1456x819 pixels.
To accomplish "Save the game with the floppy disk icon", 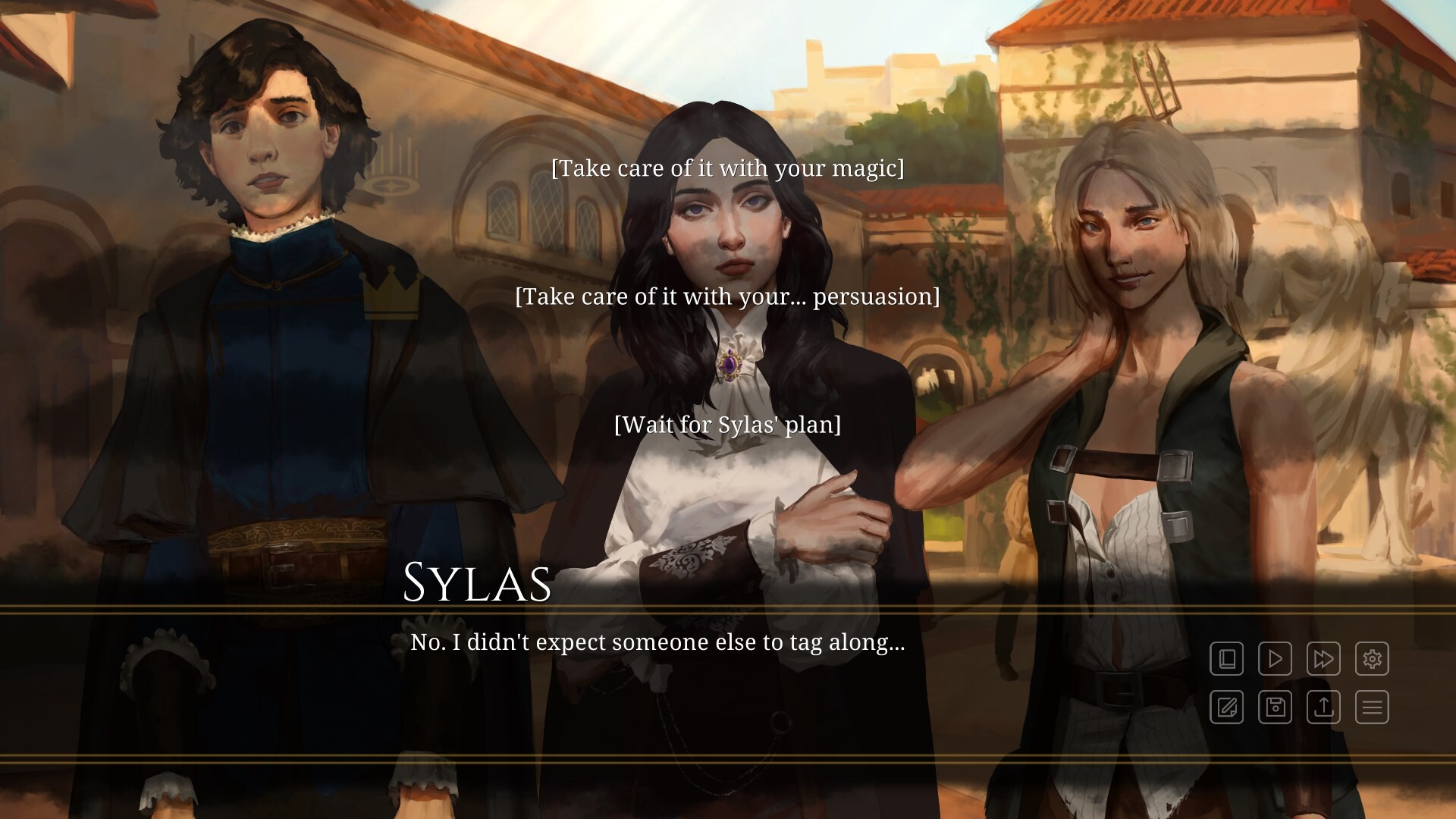I will [x=1276, y=708].
